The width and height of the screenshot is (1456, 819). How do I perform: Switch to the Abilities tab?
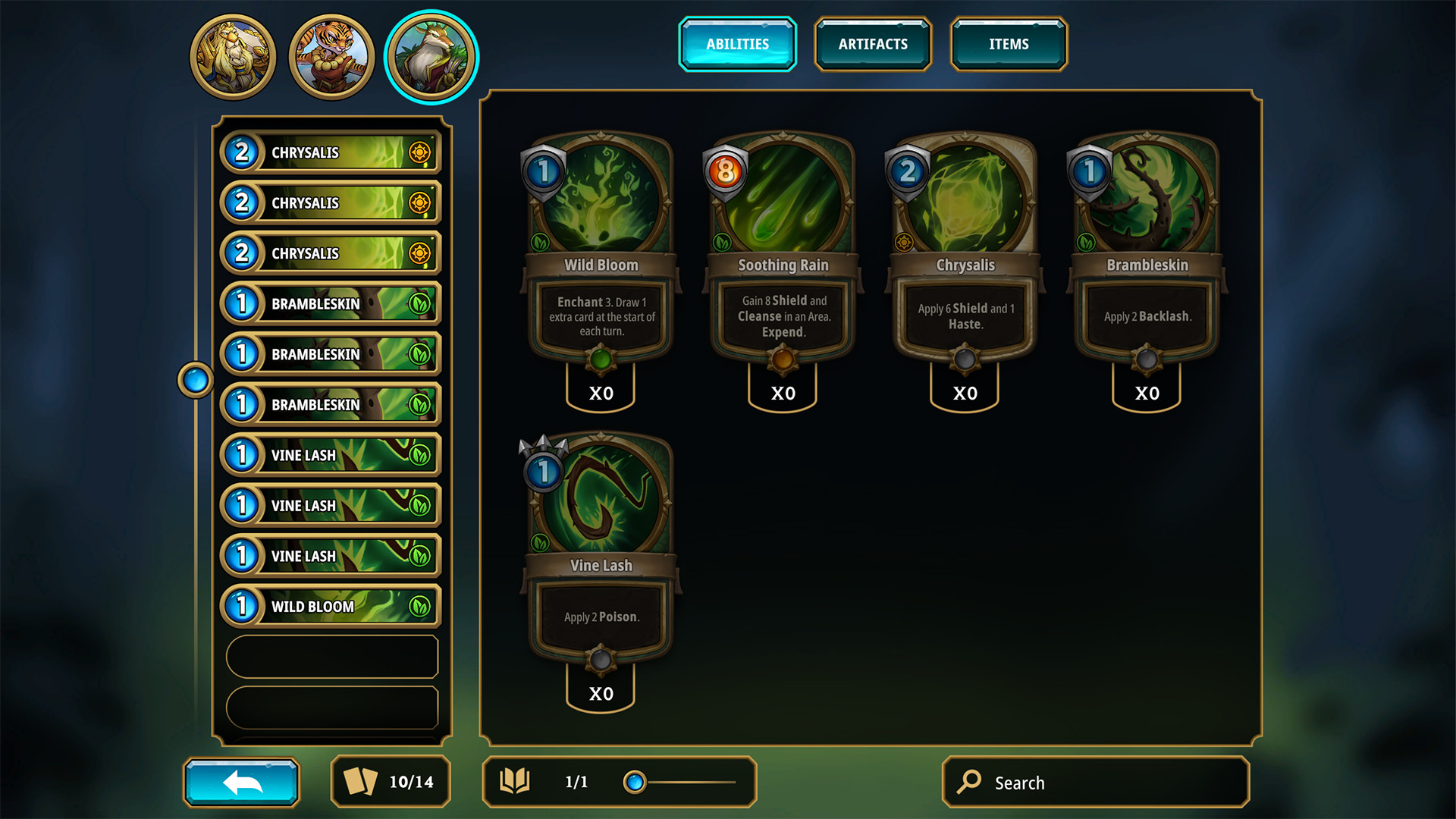tap(737, 44)
